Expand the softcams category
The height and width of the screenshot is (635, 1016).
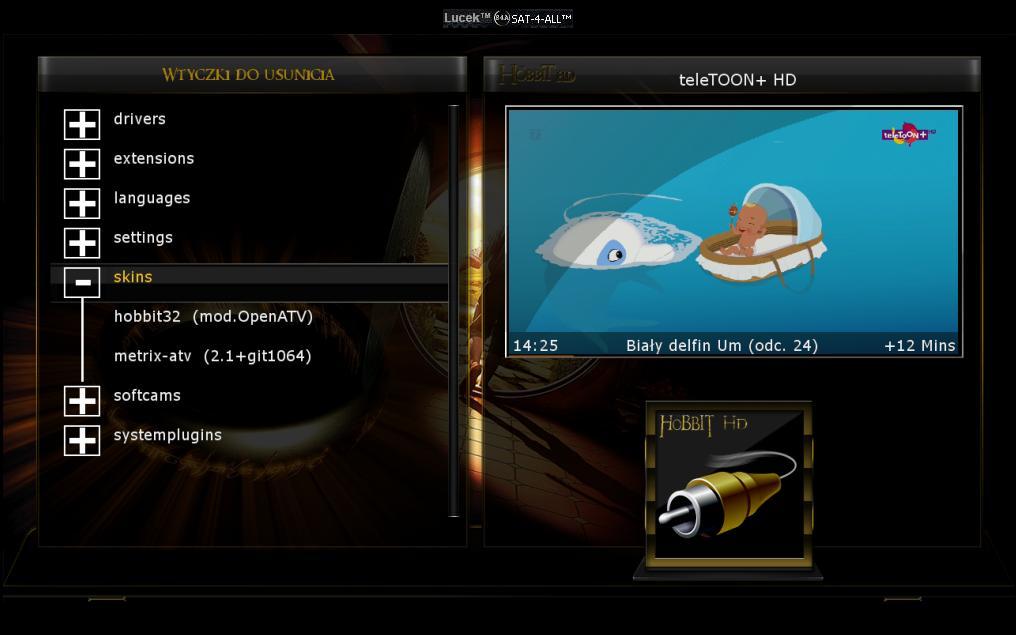coord(82,401)
